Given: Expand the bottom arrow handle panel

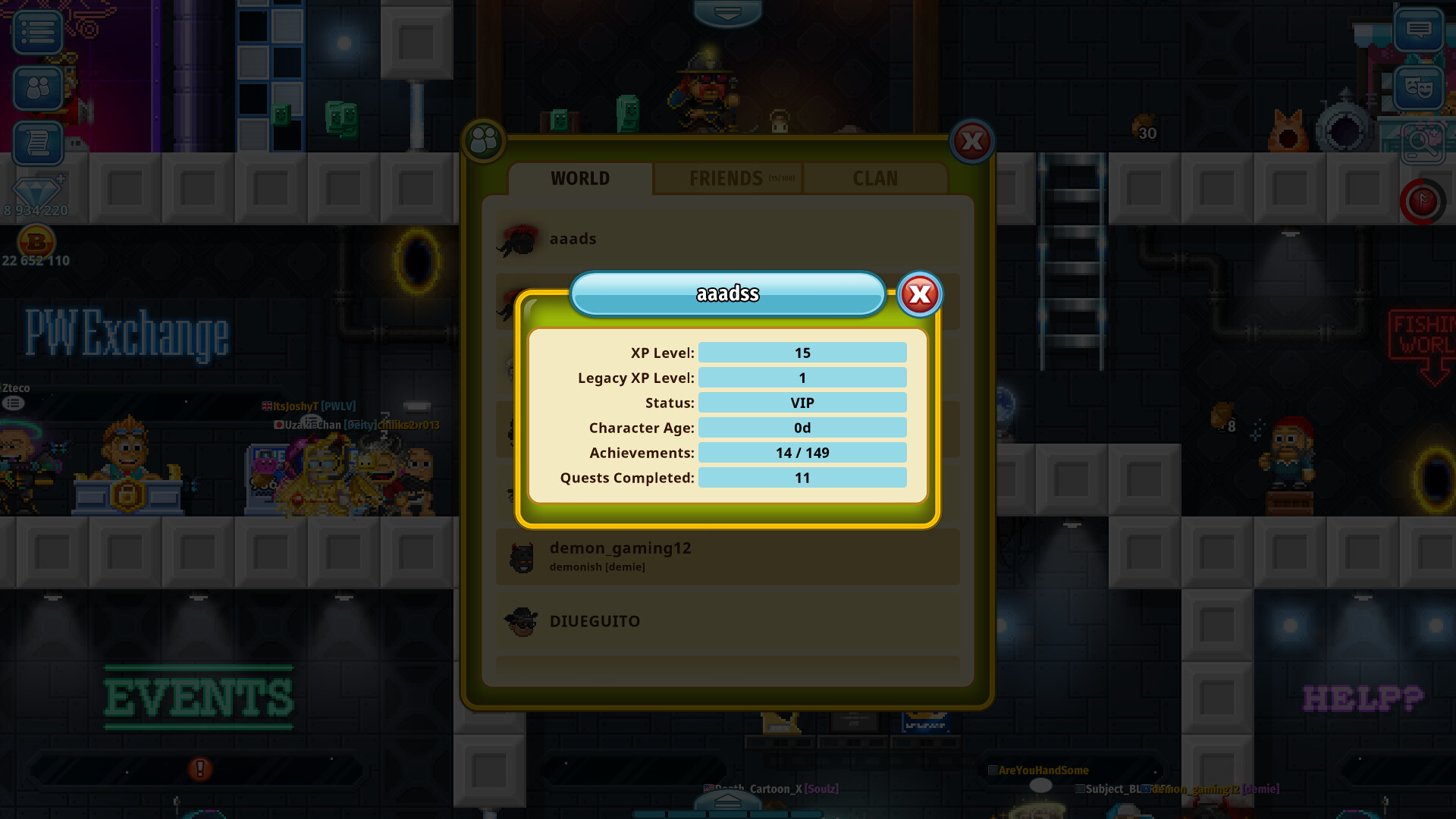Looking at the screenshot, I should (727, 801).
